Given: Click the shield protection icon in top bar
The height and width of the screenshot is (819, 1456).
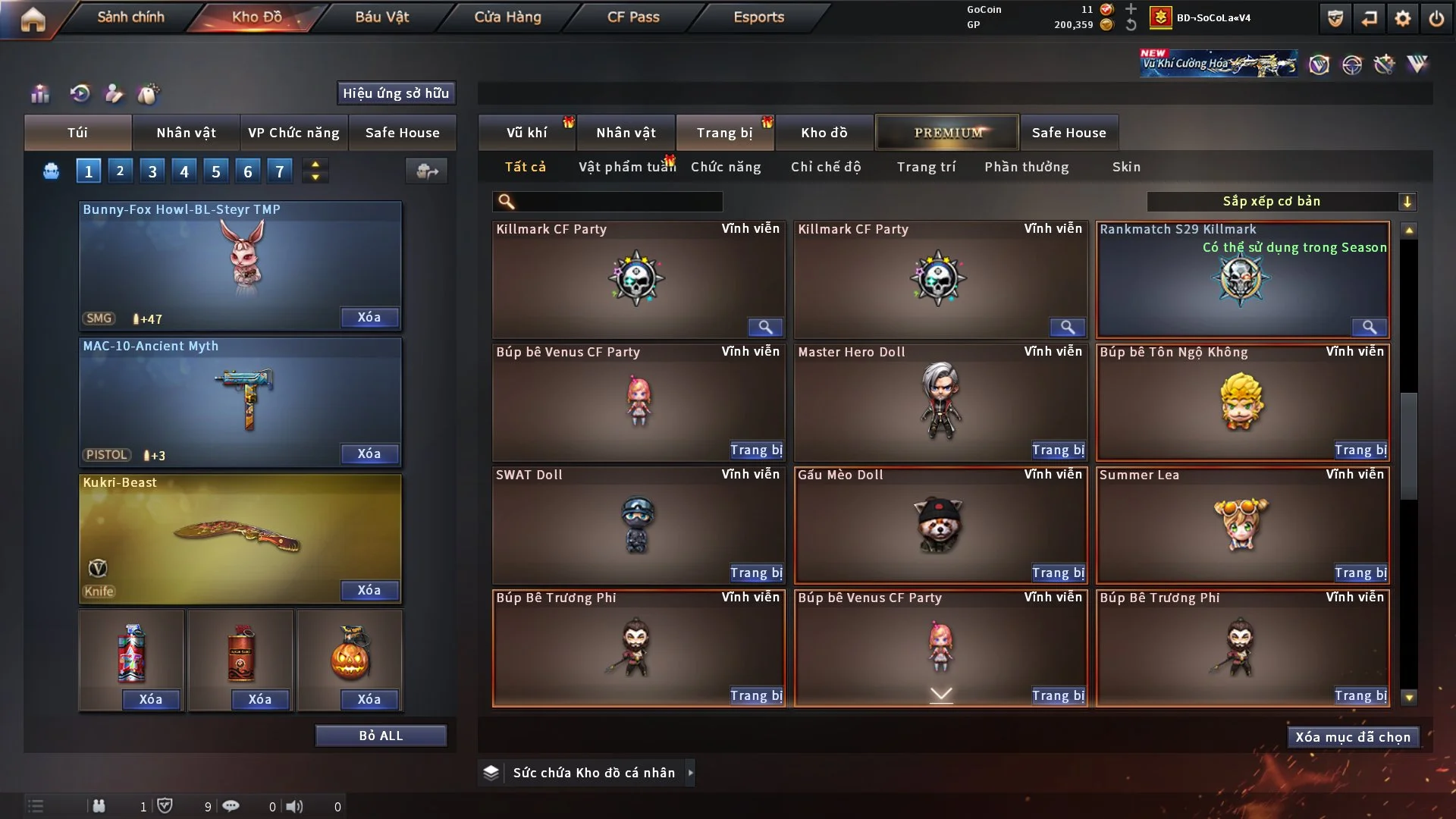Looking at the screenshot, I should (x=1334, y=17).
